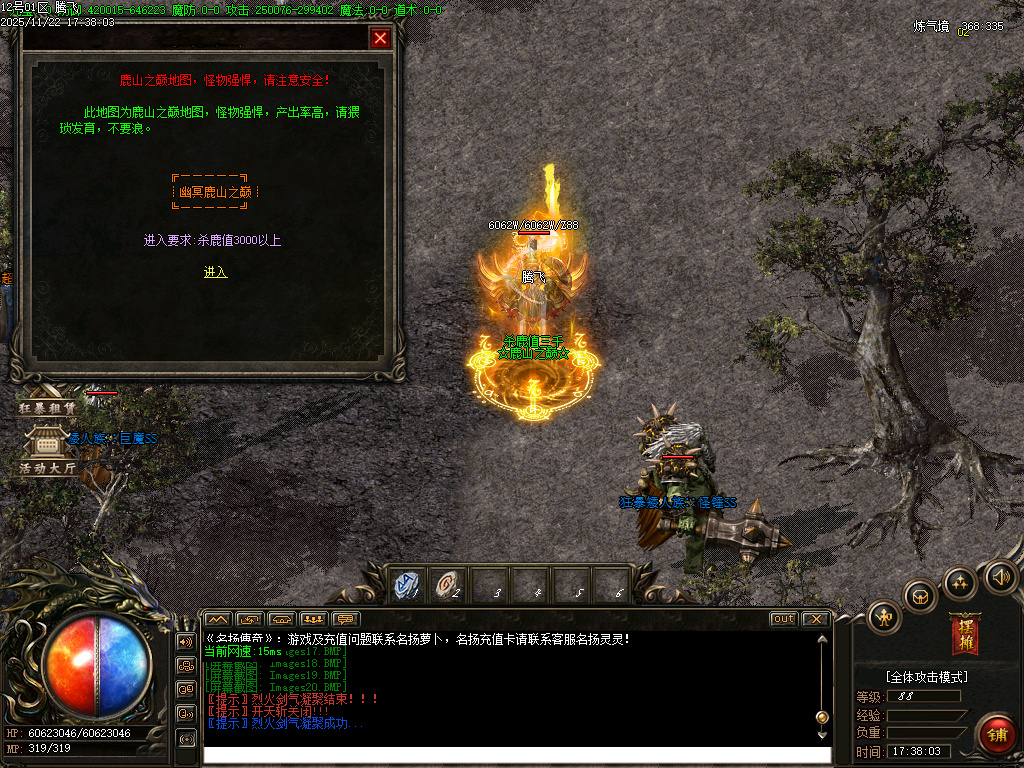Switch the 全体攻击模式 attack mode label
The height and width of the screenshot is (768, 1024).
(926, 677)
